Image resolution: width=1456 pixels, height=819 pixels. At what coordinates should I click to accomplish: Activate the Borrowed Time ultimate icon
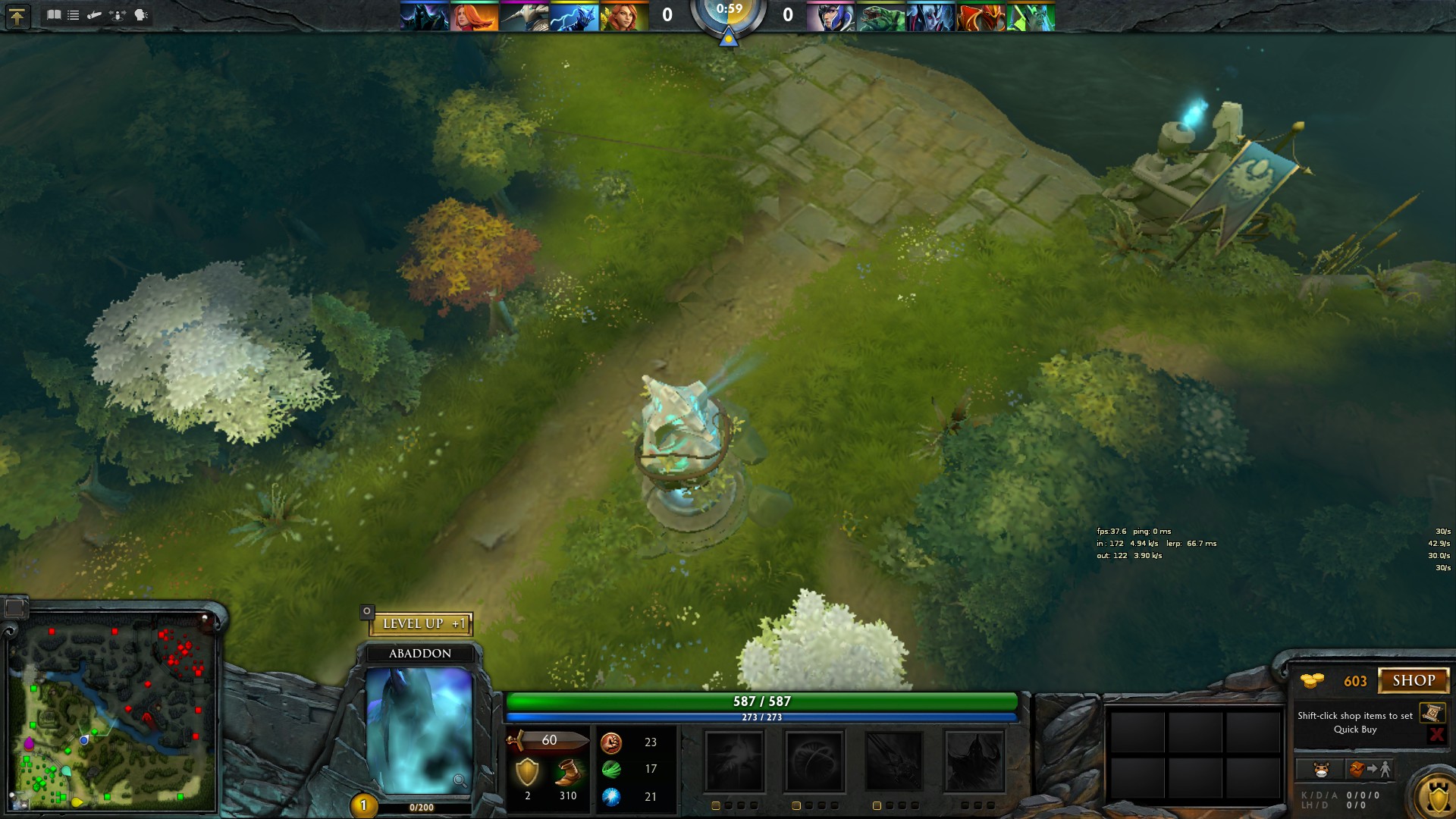[x=974, y=761]
